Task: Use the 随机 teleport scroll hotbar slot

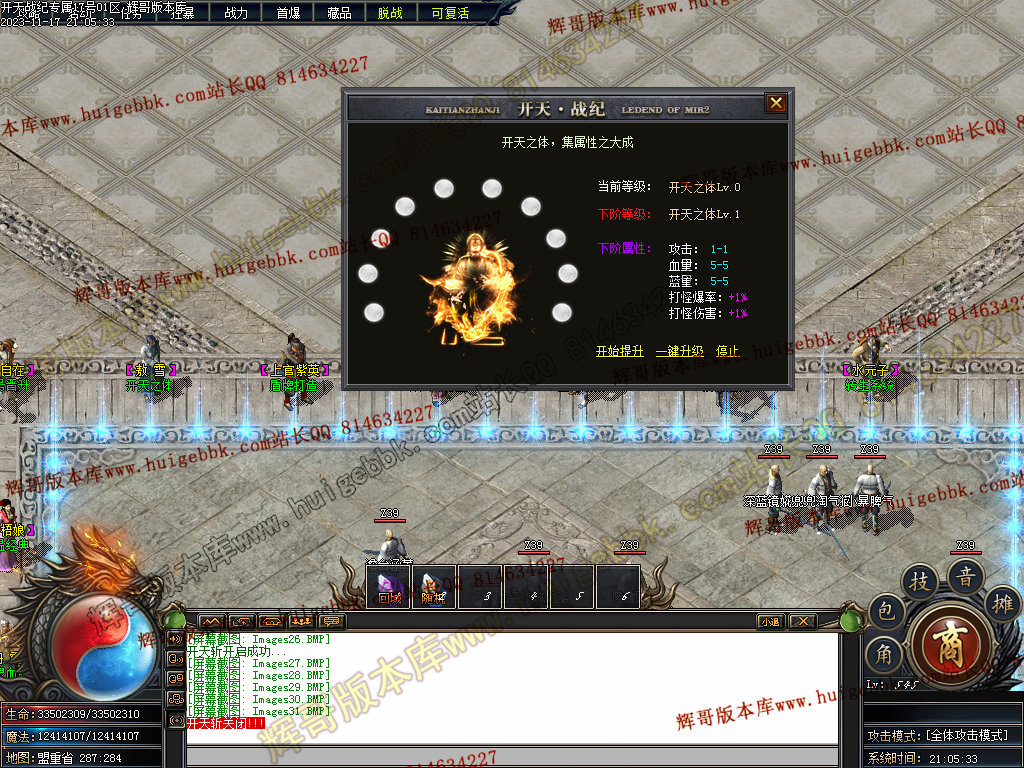Action: click(434, 587)
